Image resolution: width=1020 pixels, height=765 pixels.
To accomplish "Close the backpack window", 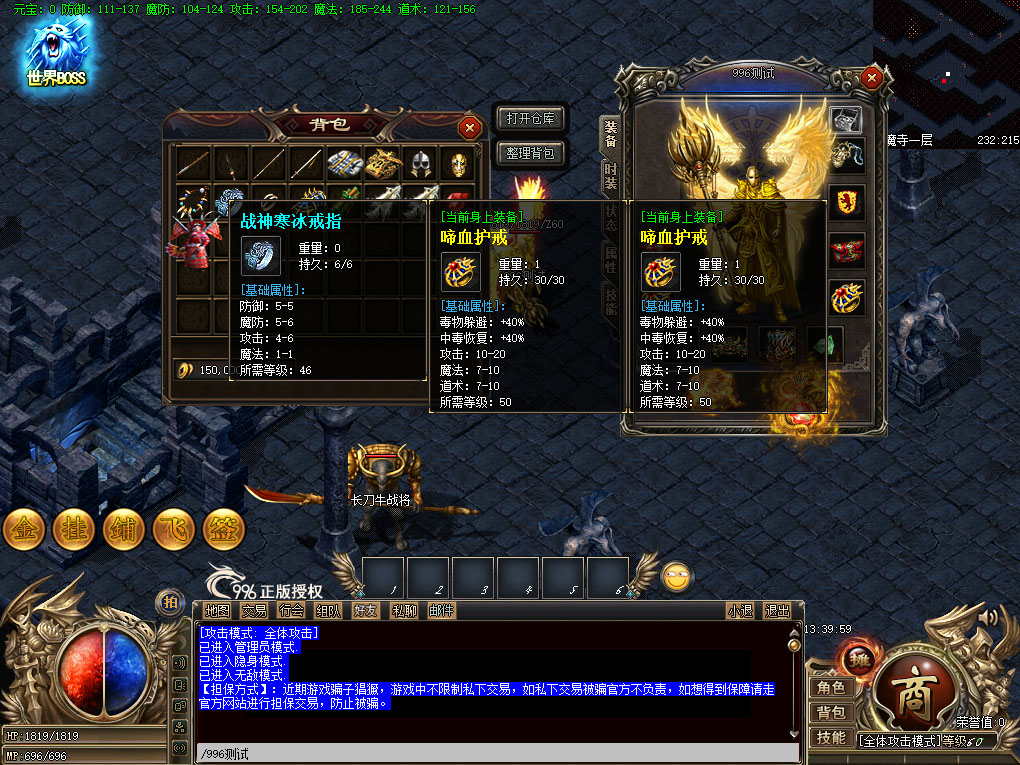I will (469, 127).
